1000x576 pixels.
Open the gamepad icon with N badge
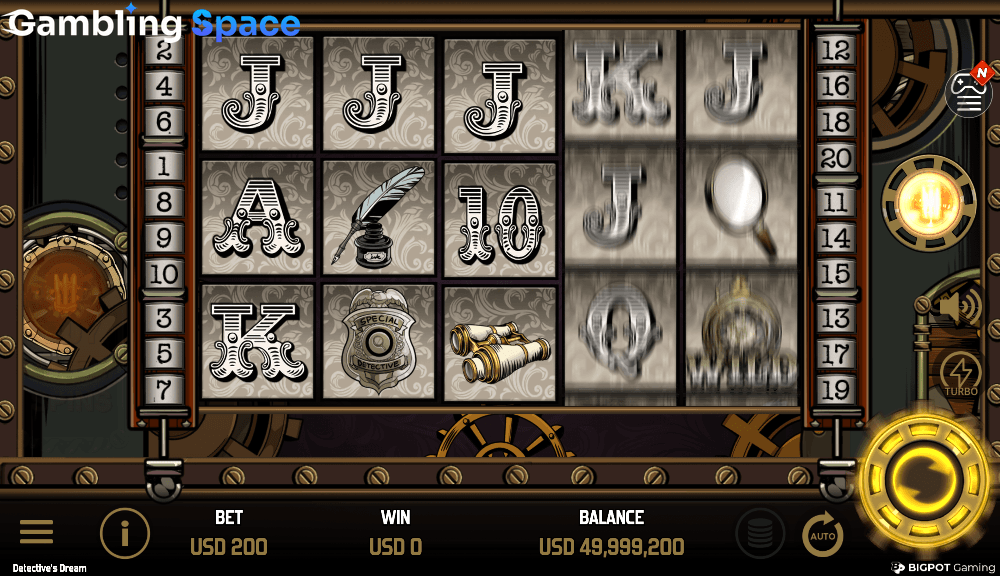pos(969,92)
